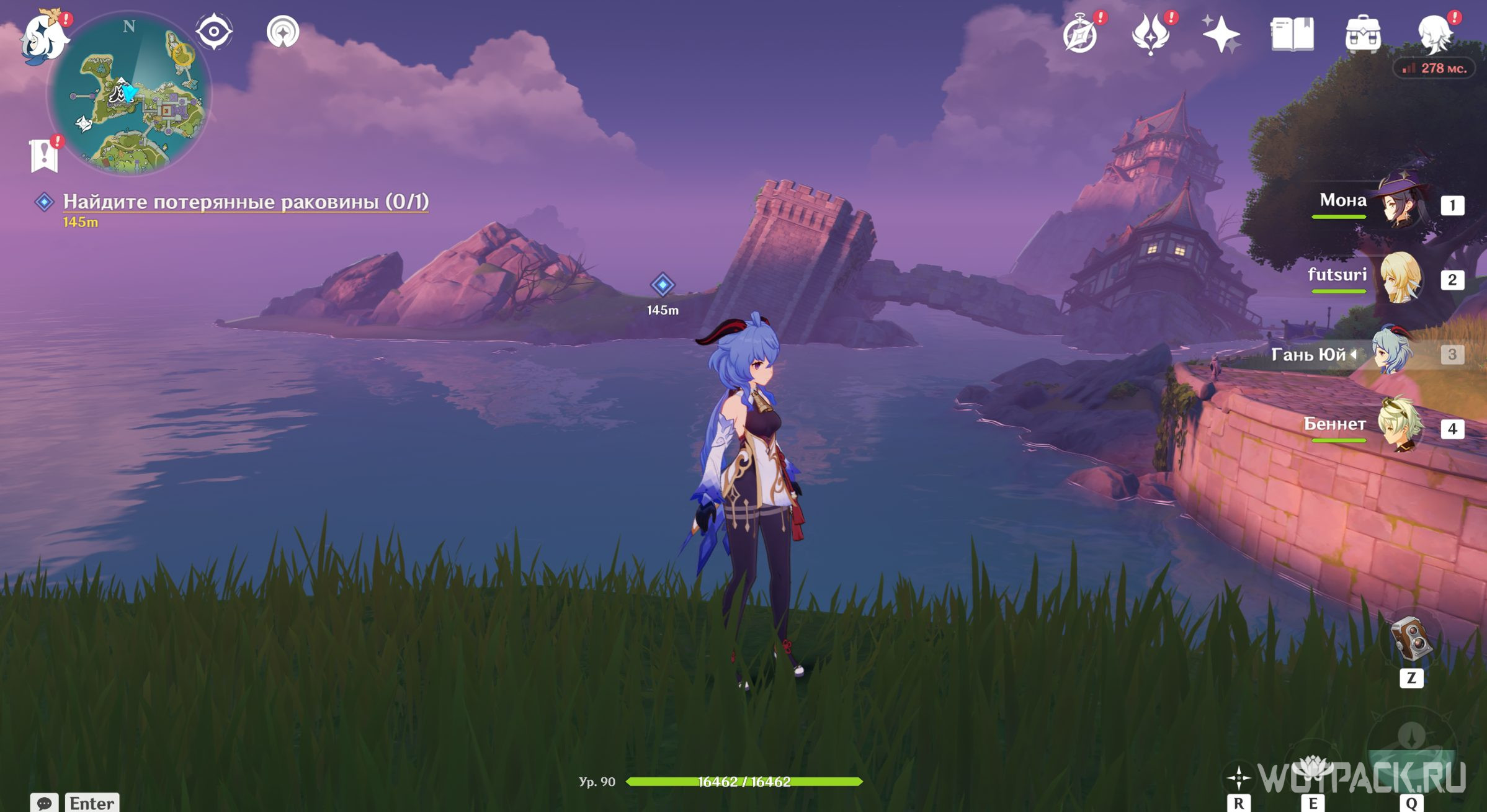Select Гань Юй in party list
The image size is (1487, 812).
pos(1393,354)
